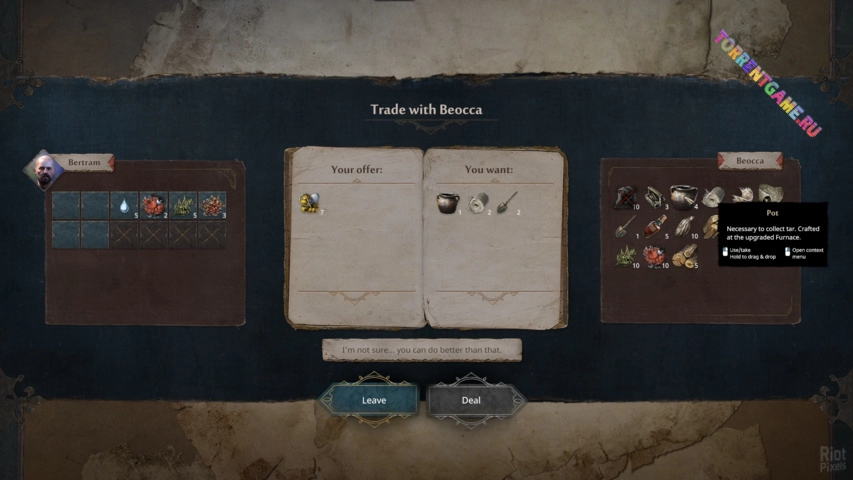Image resolution: width=853 pixels, height=480 pixels.
Task: Select the shovel in Beocca's inventory
Action: click(626, 227)
